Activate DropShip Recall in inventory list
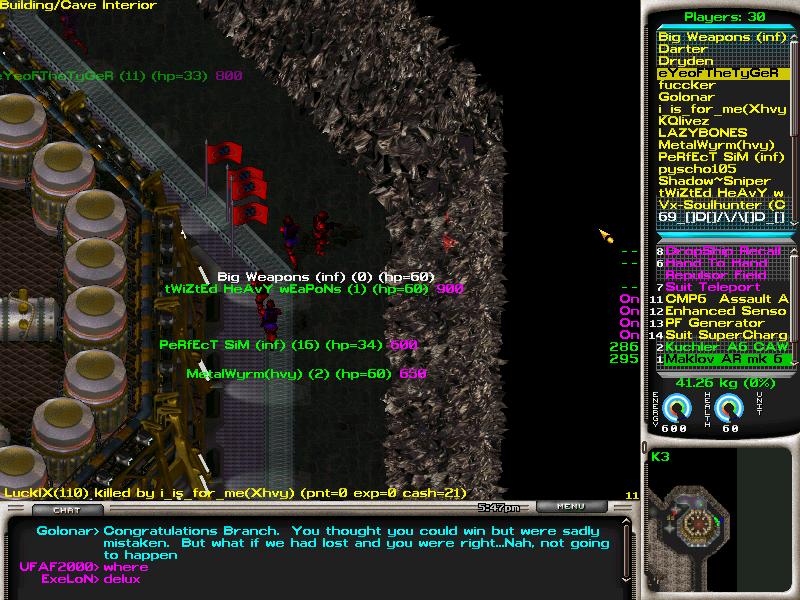This screenshot has width=800, height=600. click(723, 251)
